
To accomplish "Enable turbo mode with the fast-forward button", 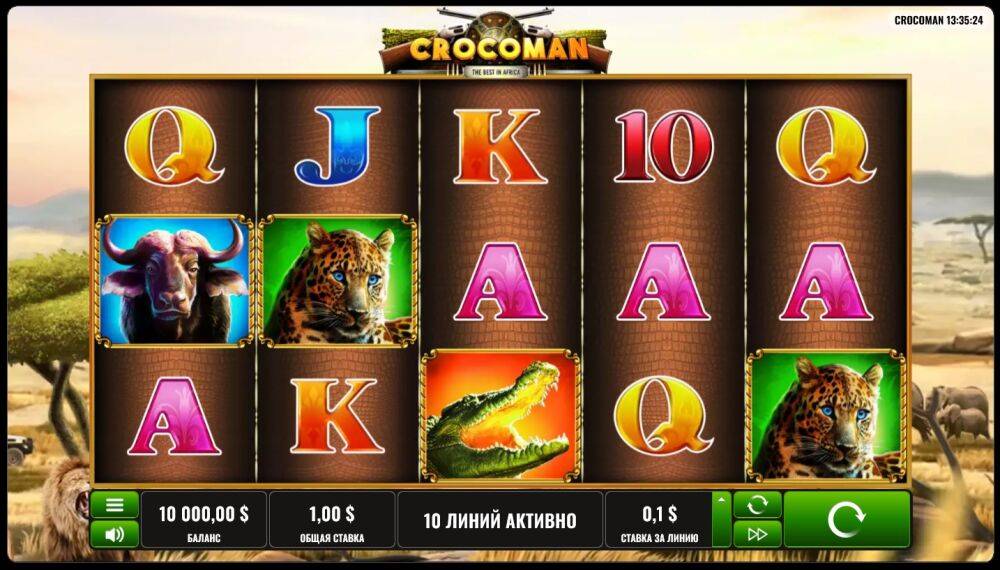I will [757, 534].
